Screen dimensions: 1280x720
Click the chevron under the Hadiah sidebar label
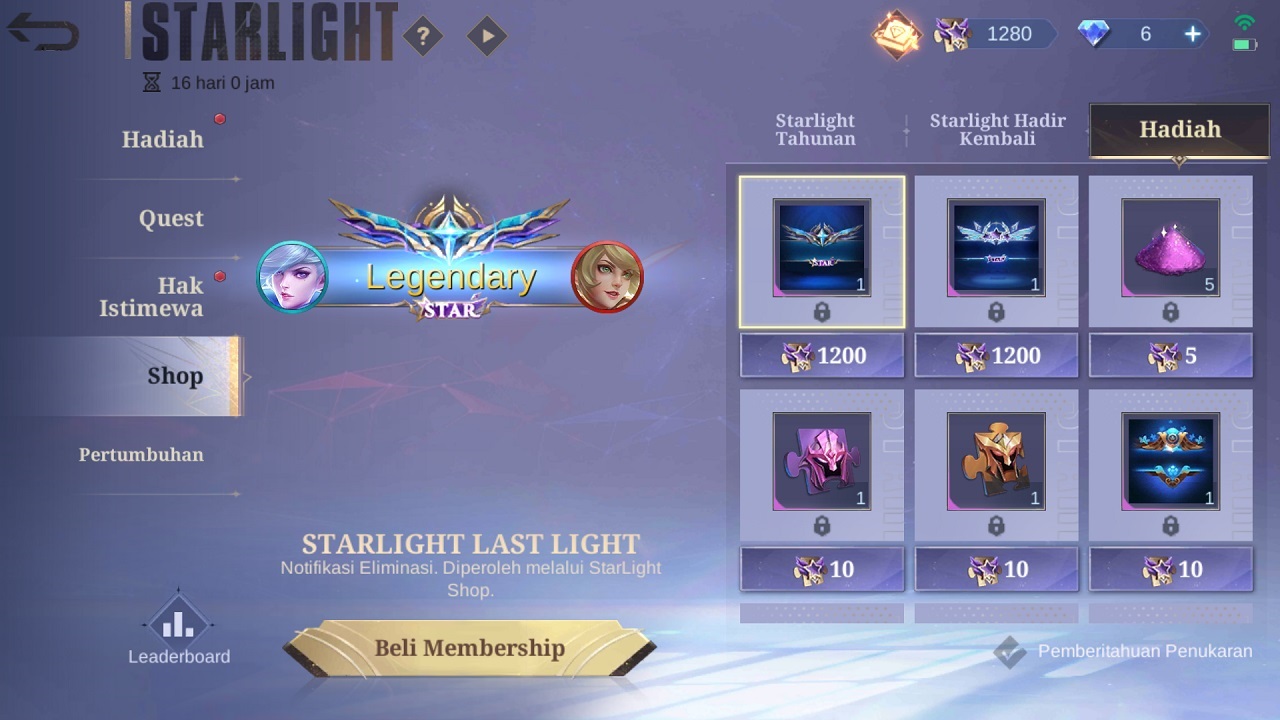237,178
